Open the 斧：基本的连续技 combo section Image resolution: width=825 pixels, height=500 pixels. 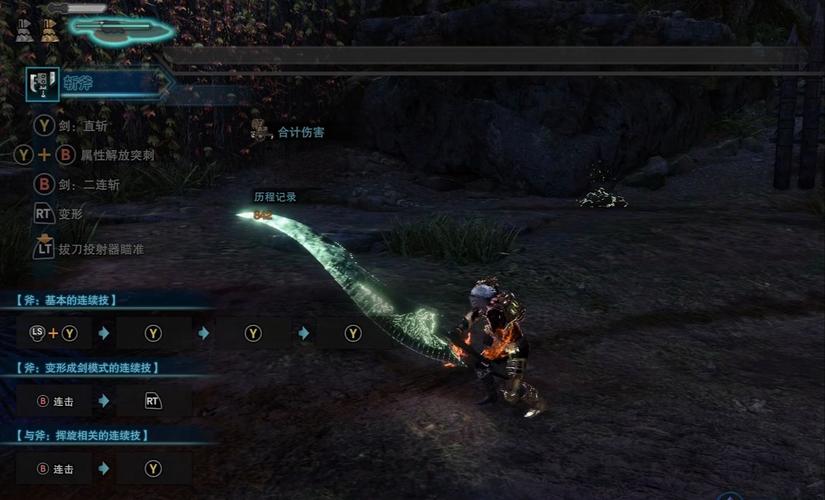click(x=81, y=300)
